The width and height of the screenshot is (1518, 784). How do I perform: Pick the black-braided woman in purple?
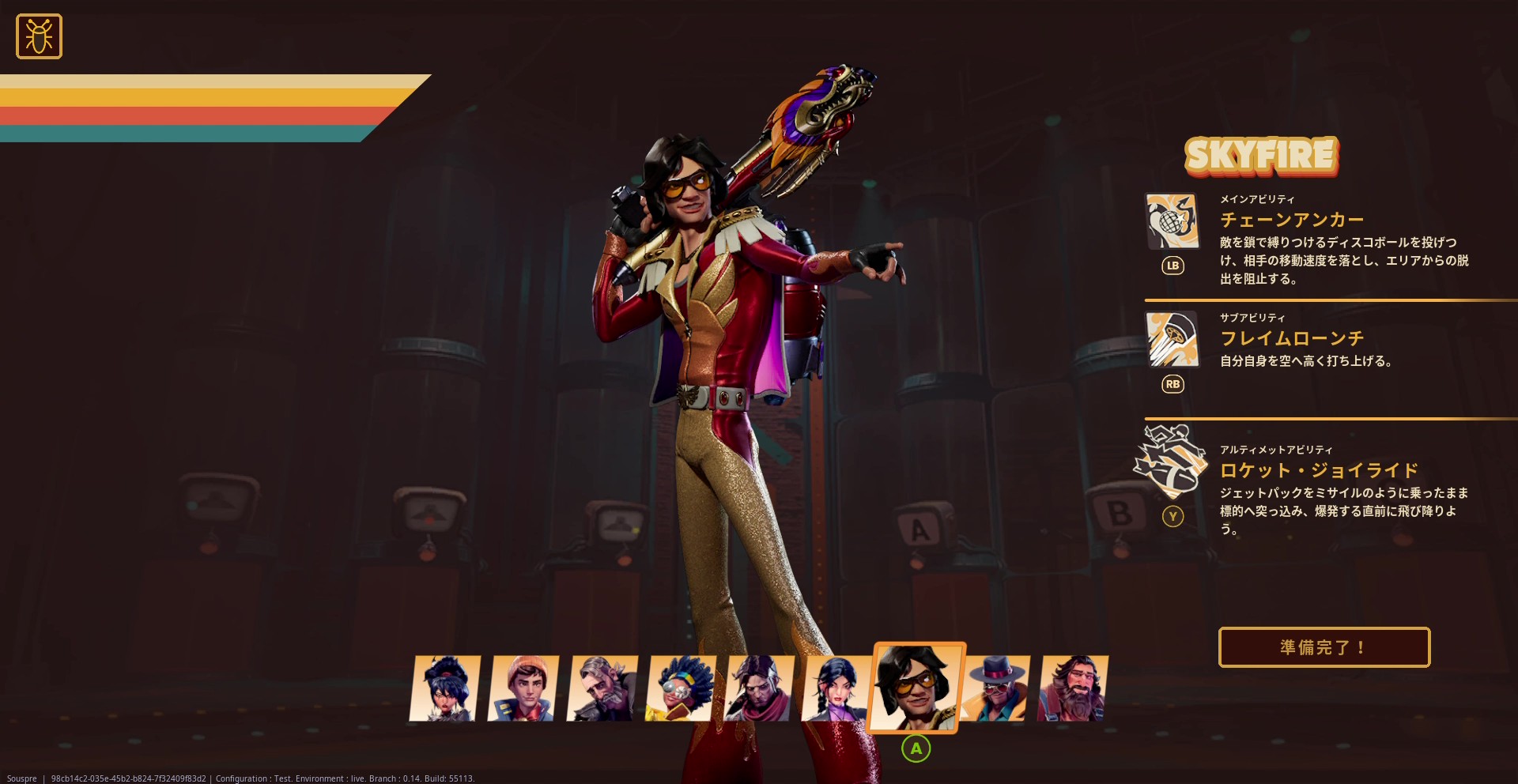(x=836, y=688)
